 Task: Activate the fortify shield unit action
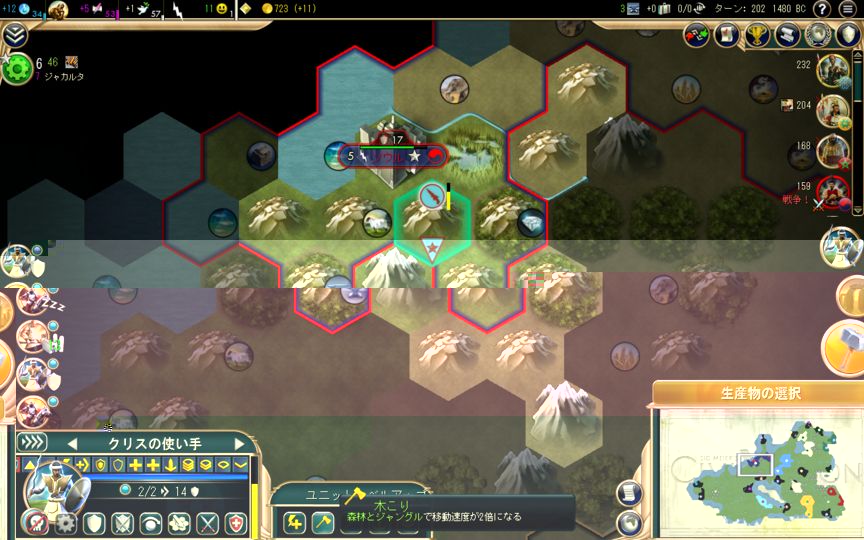(x=94, y=523)
